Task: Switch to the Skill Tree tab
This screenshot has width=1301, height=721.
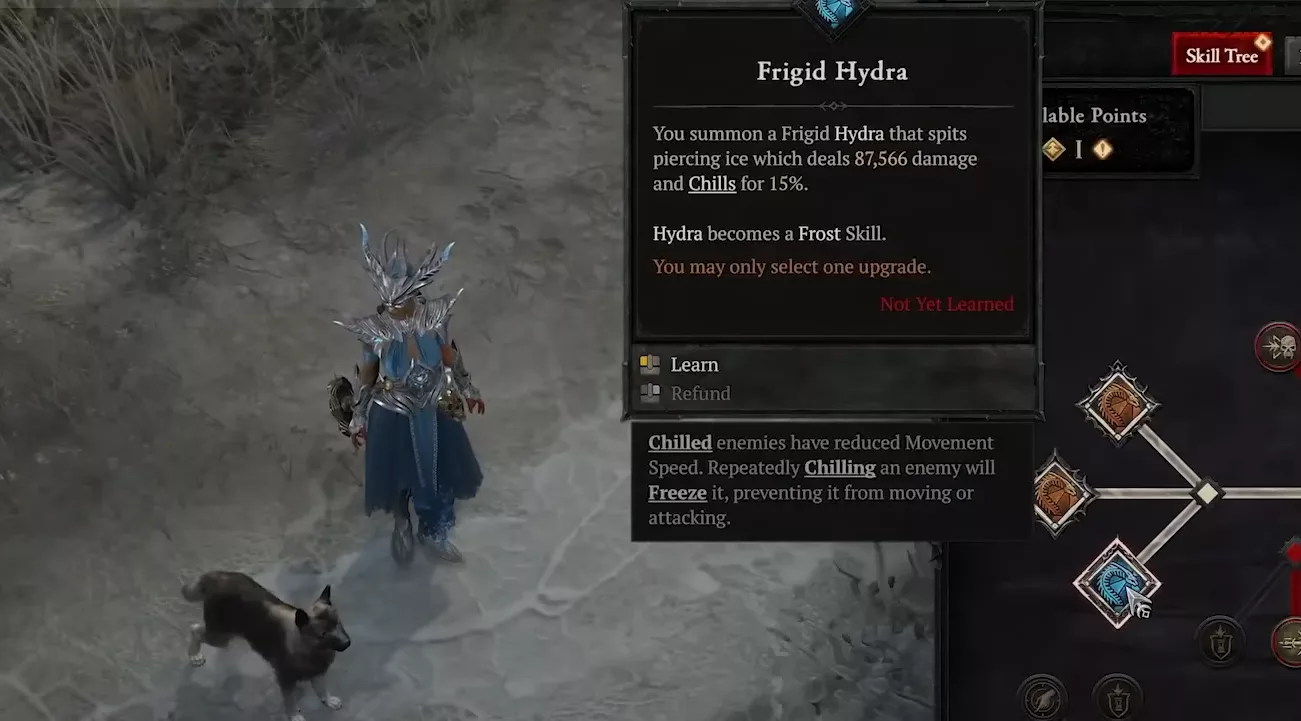Action: coord(1220,54)
